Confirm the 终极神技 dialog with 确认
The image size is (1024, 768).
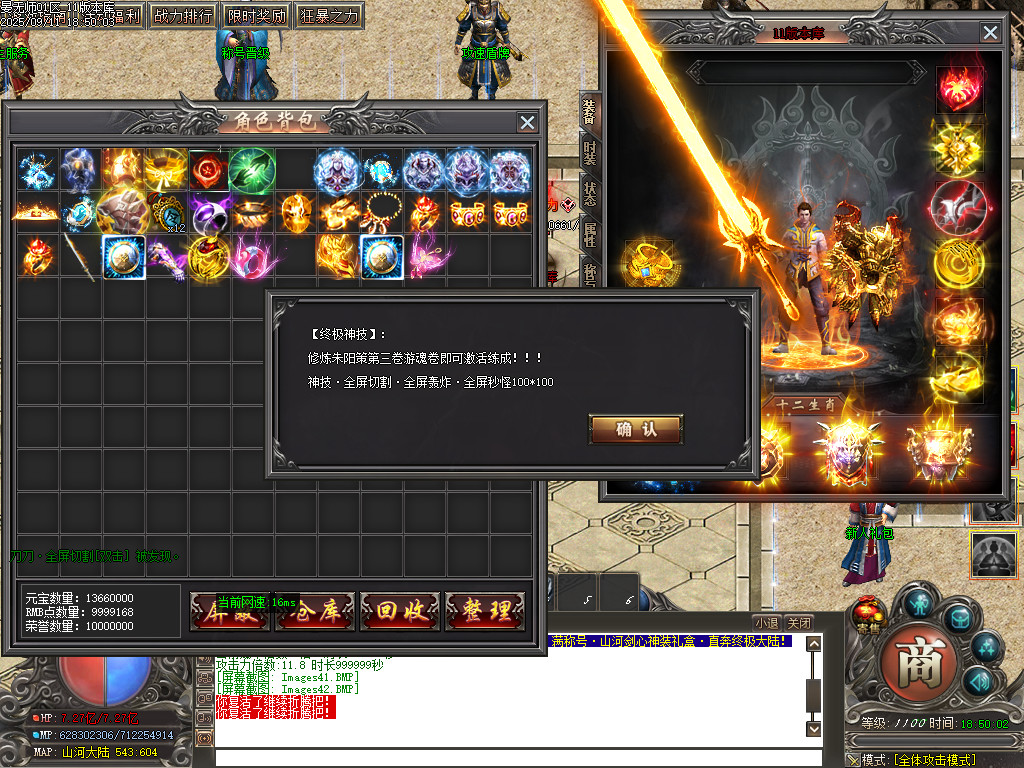(x=636, y=430)
